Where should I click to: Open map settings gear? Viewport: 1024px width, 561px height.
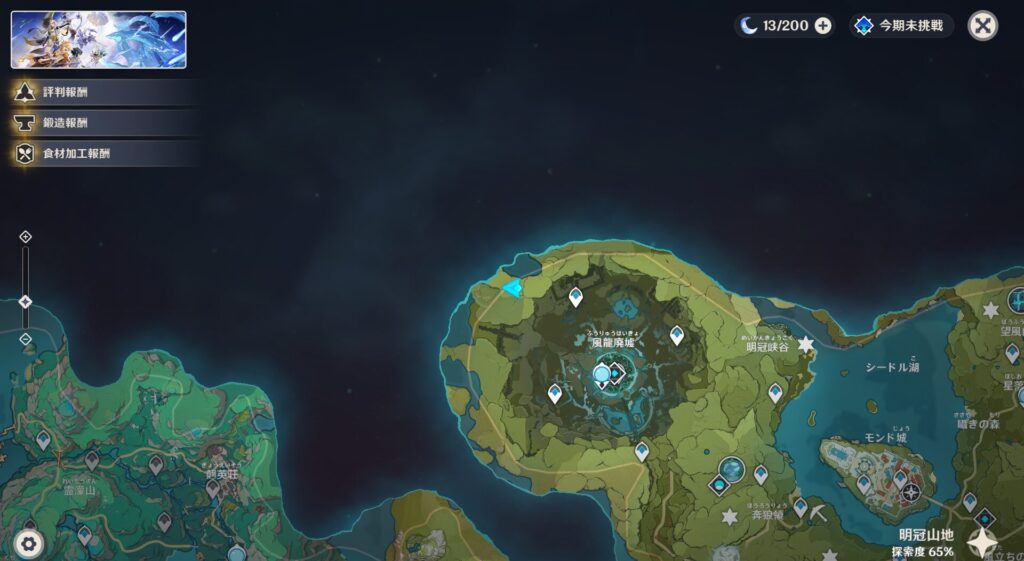point(28,544)
